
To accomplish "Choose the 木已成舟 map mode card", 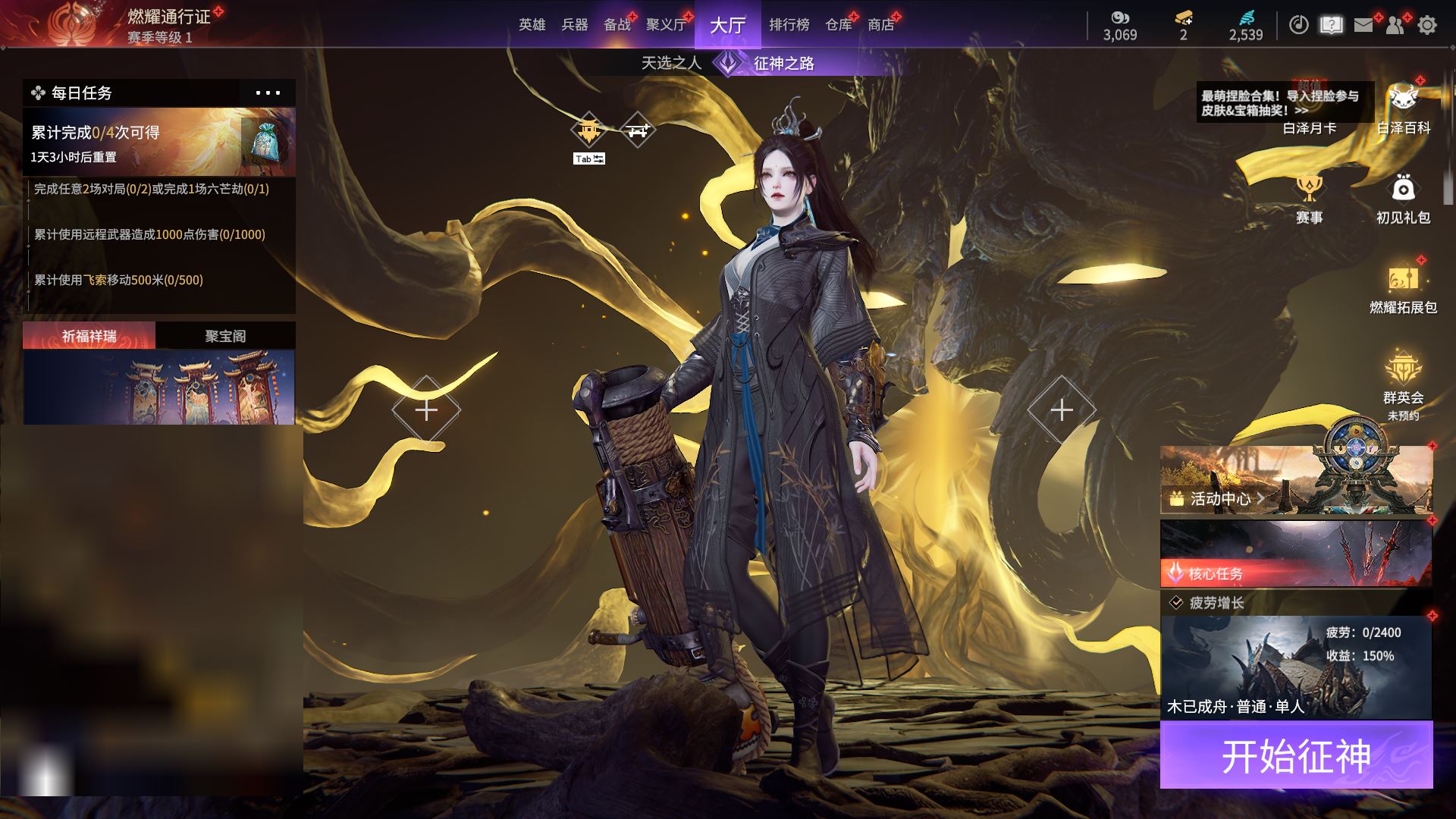I will click(x=1295, y=667).
